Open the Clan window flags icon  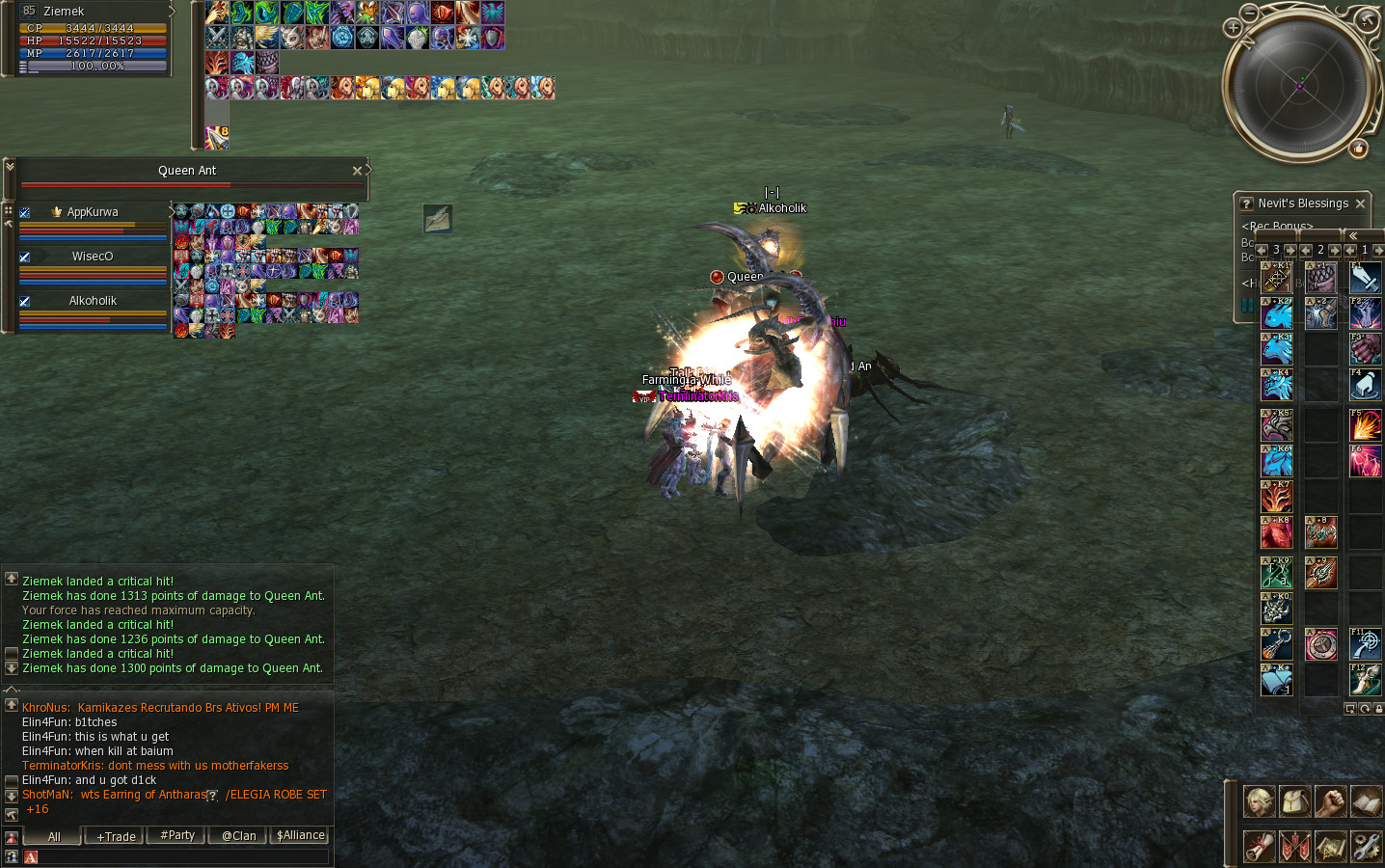pos(1293,846)
